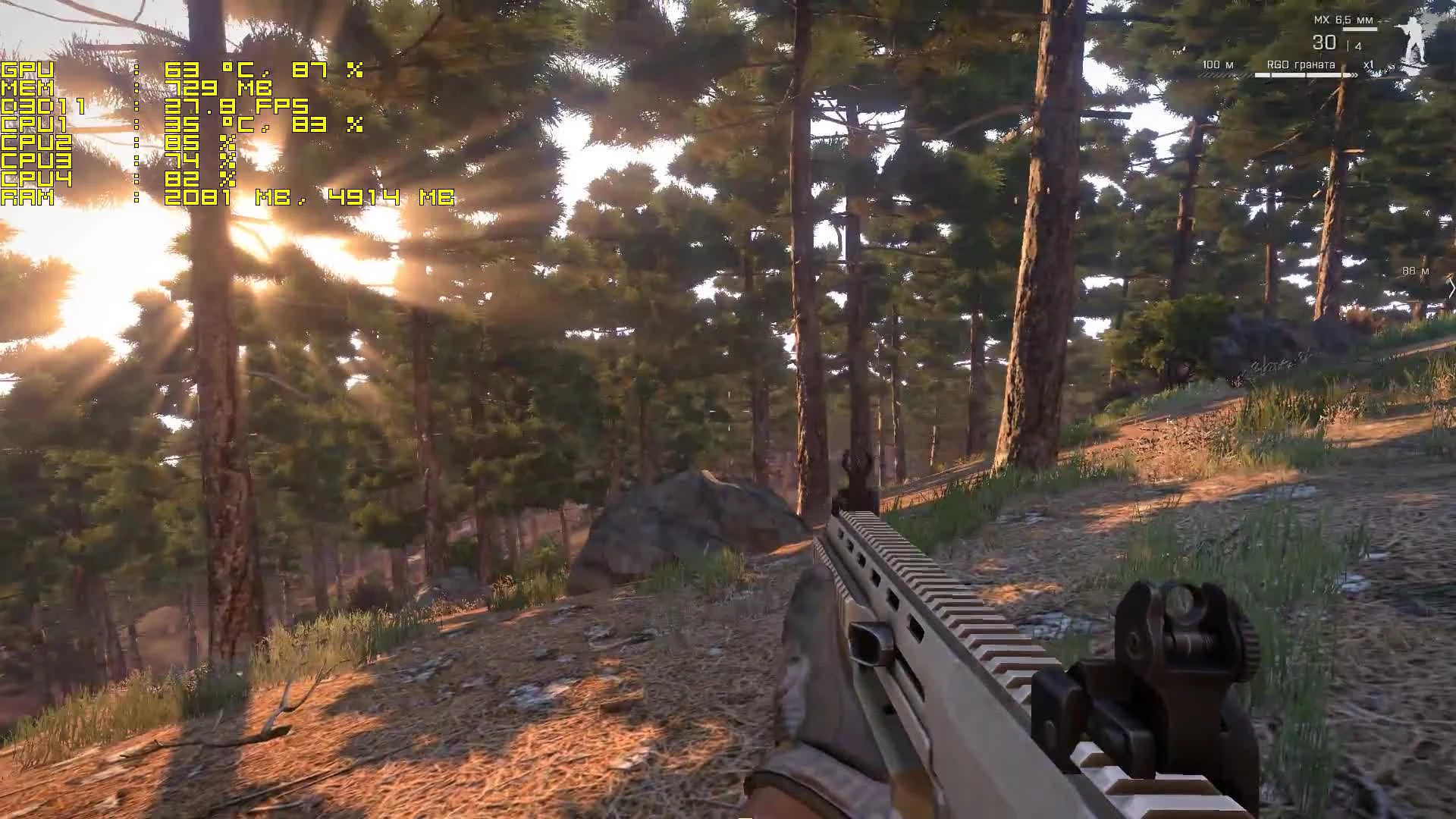Click the RAM usage overlay line
Image resolution: width=1456 pixels, height=819 pixels.
pyautogui.click(x=227, y=198)
